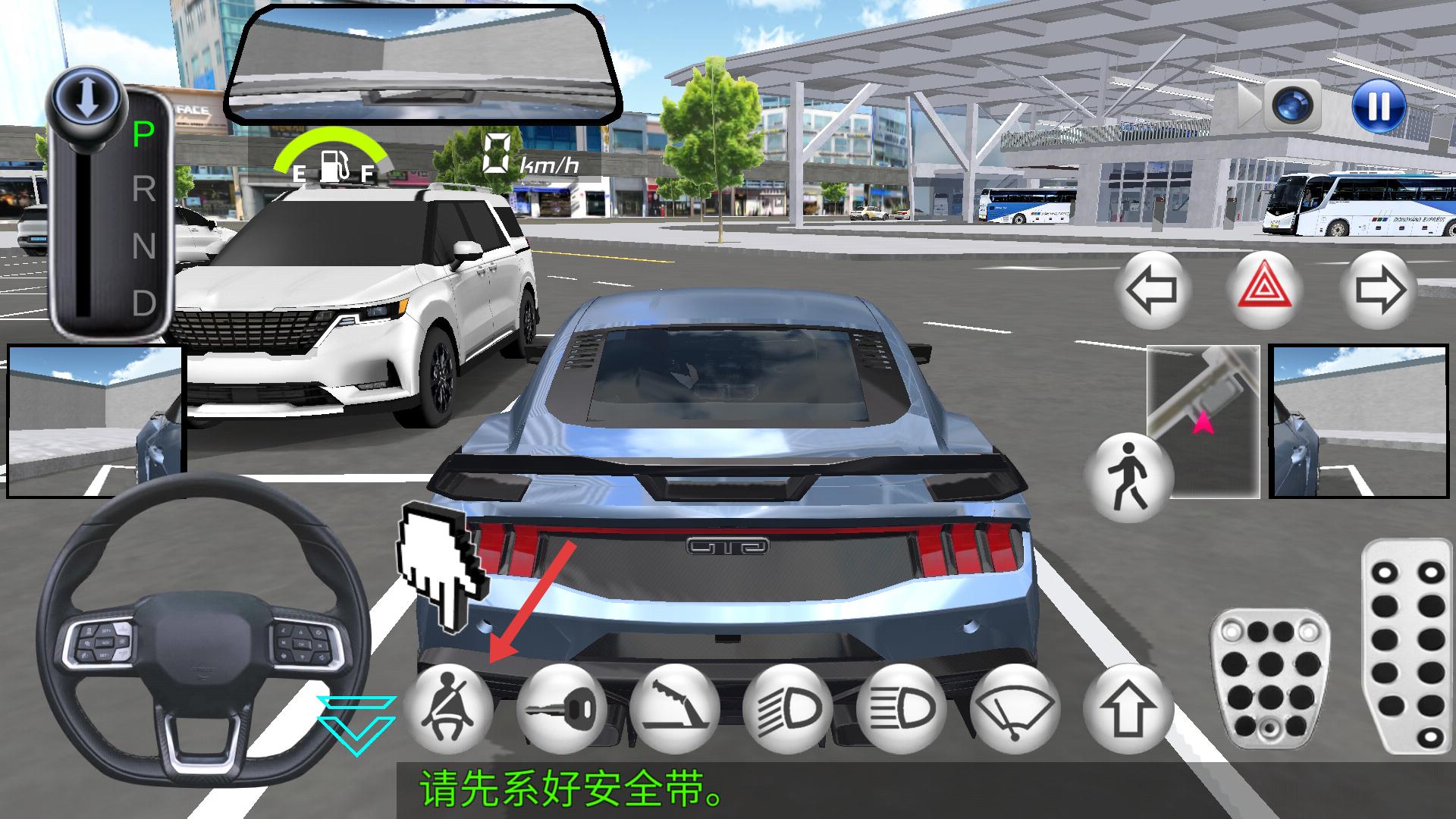1456x819 pixels.
Task: Turn the ignition key button
Action: 561,708
